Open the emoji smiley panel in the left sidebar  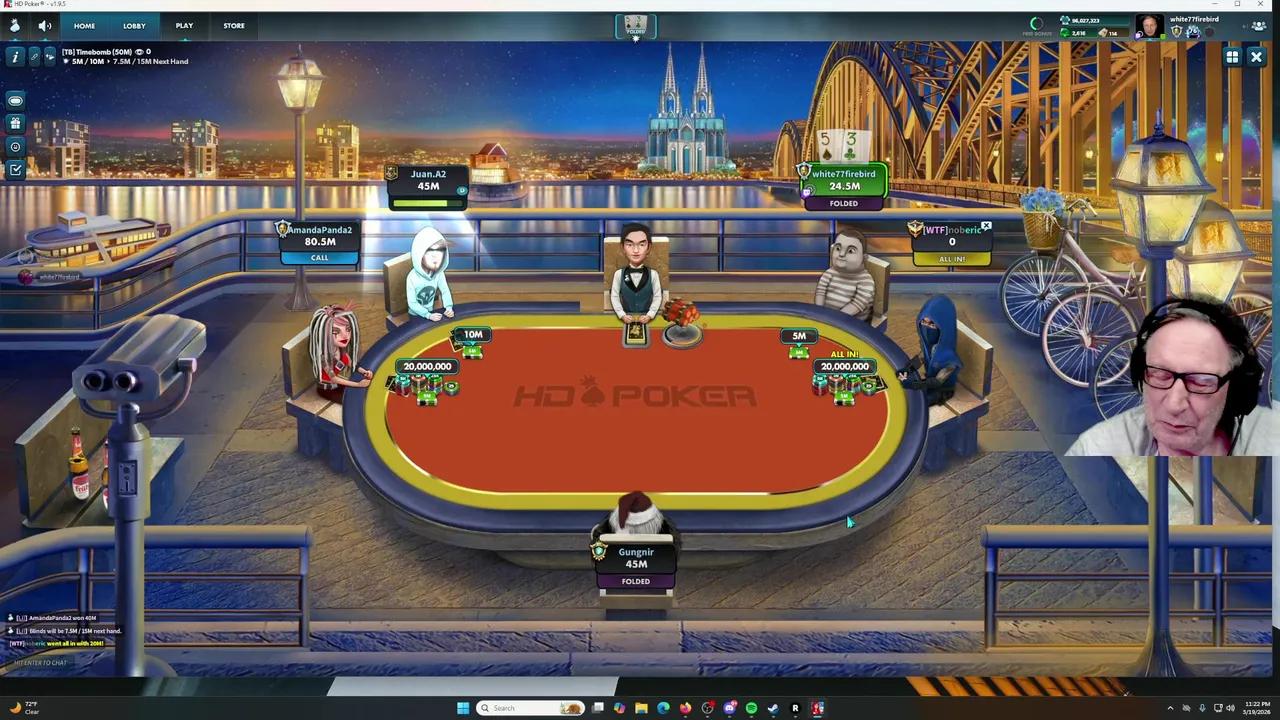15,146
